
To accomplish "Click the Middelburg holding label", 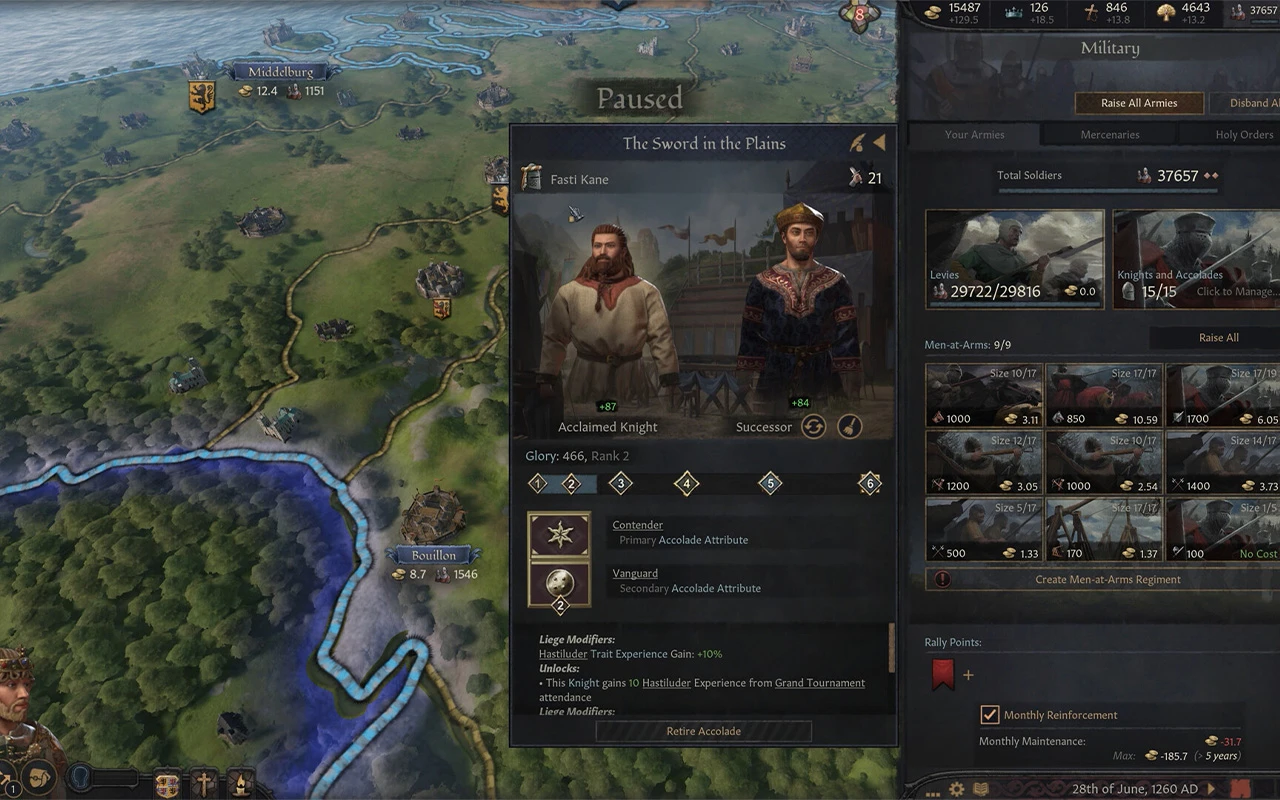I will point(280,72).
